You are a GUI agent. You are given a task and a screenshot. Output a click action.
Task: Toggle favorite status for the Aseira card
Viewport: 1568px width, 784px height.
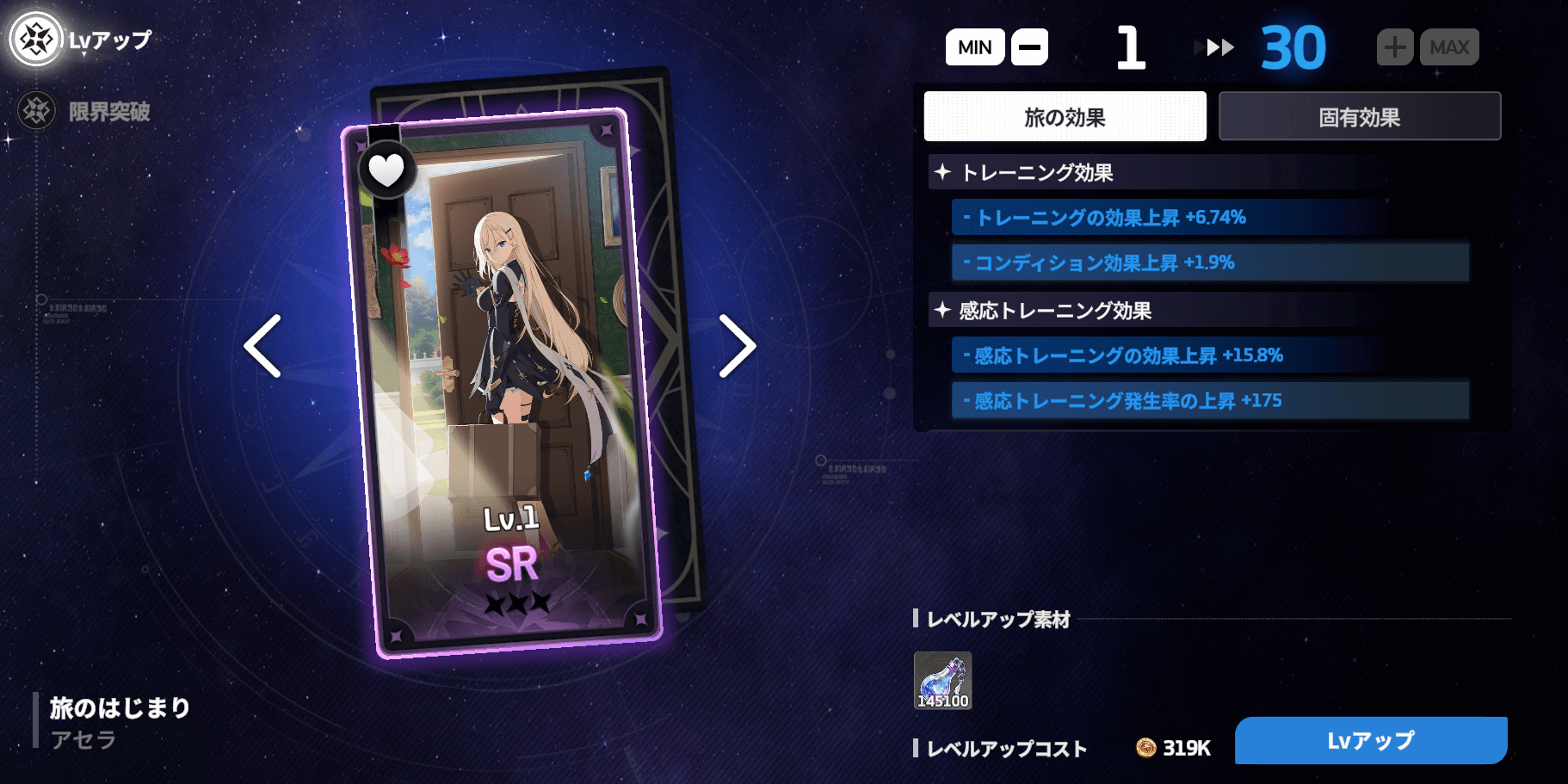(387, 170)
